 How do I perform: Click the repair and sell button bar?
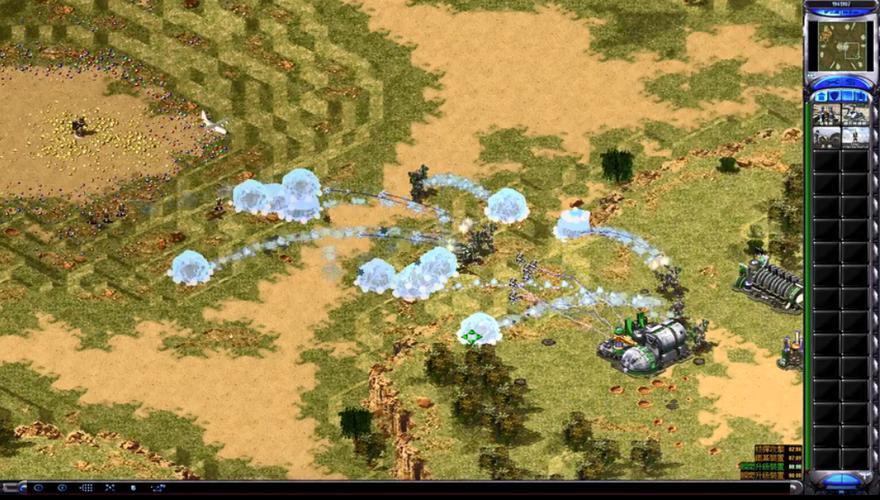(x=840, y=82)
